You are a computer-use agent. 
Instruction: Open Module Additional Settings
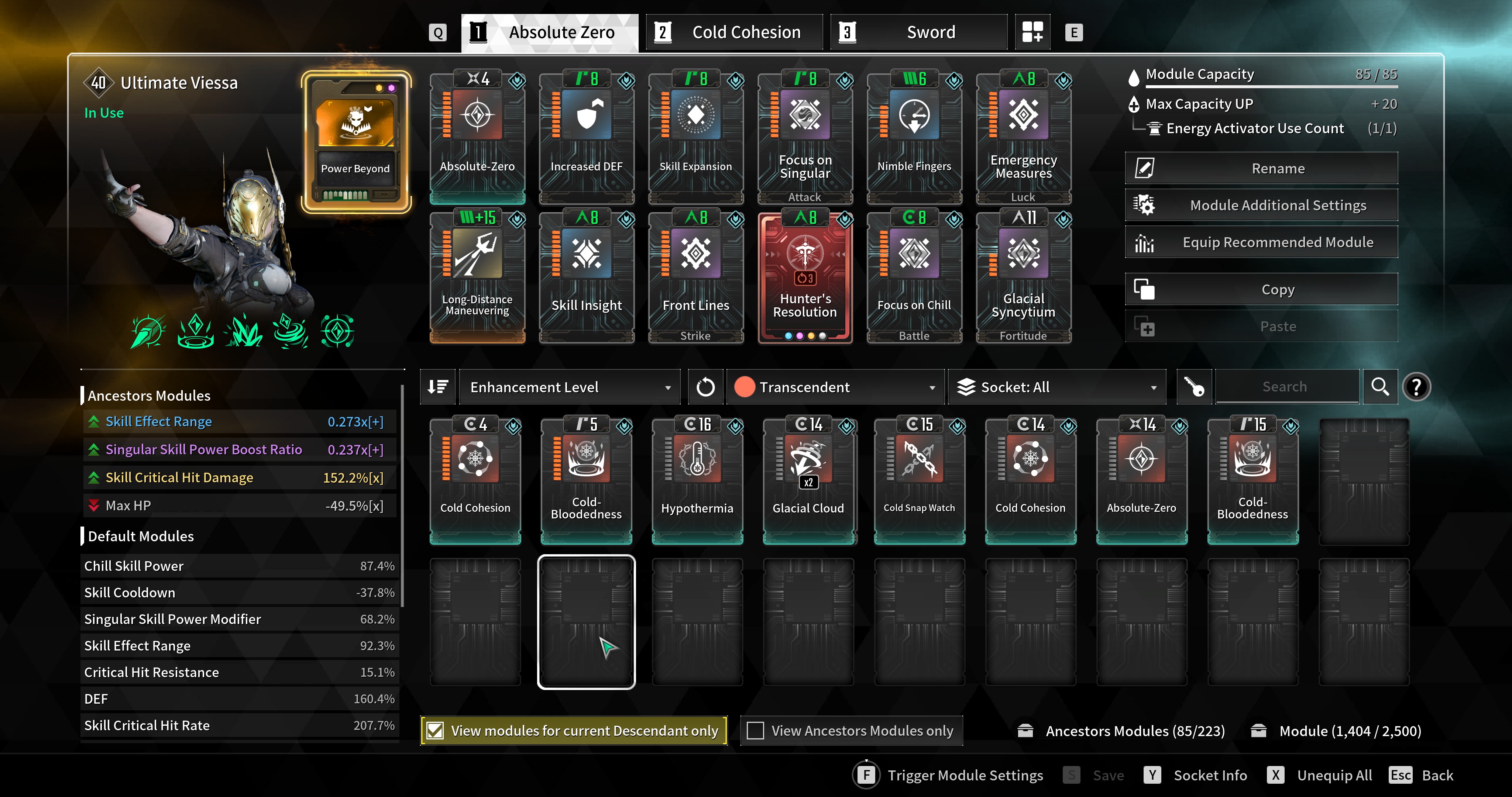point(1261,206)
